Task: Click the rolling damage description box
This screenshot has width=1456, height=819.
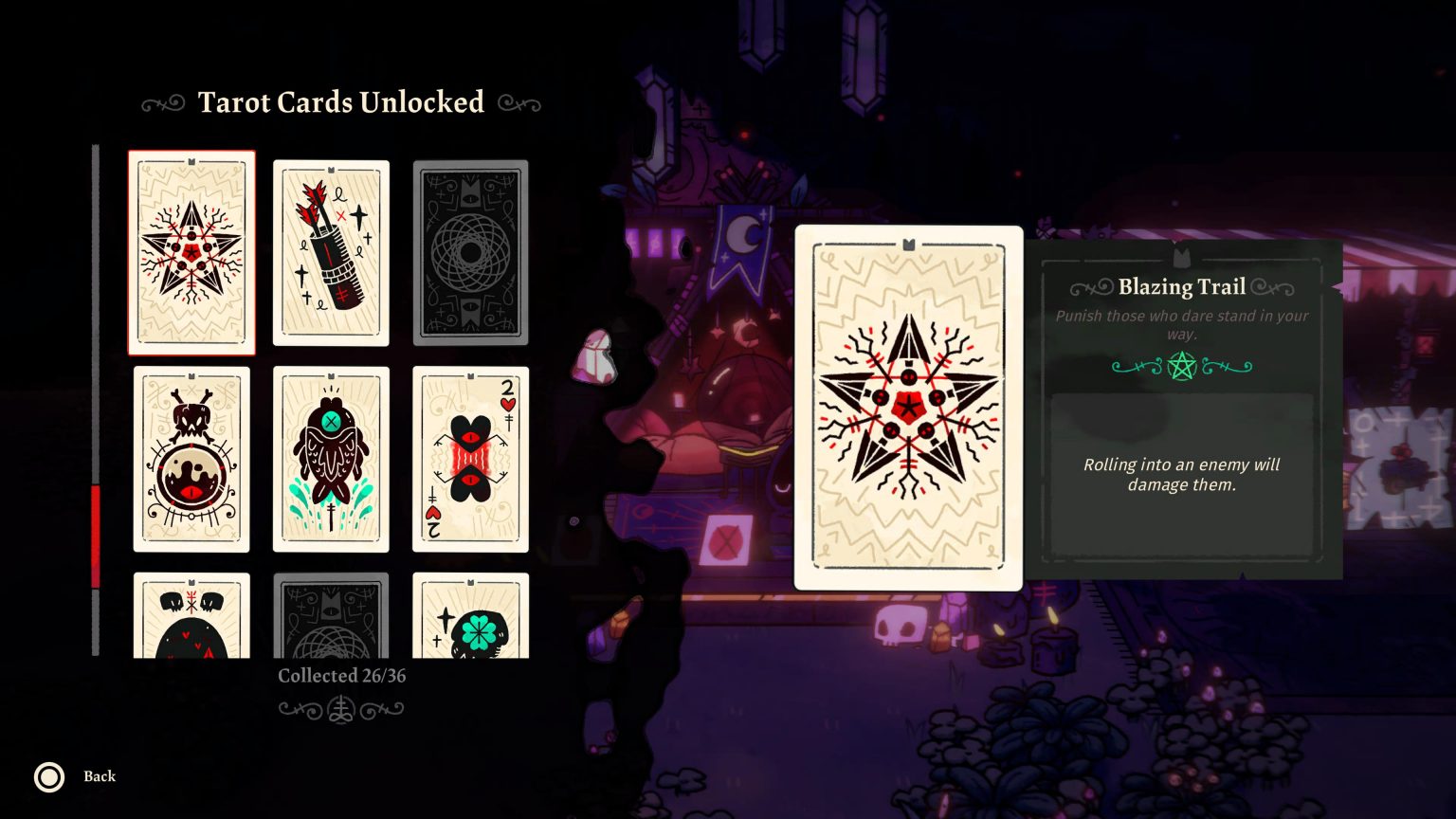Action: click(1181, 474)
